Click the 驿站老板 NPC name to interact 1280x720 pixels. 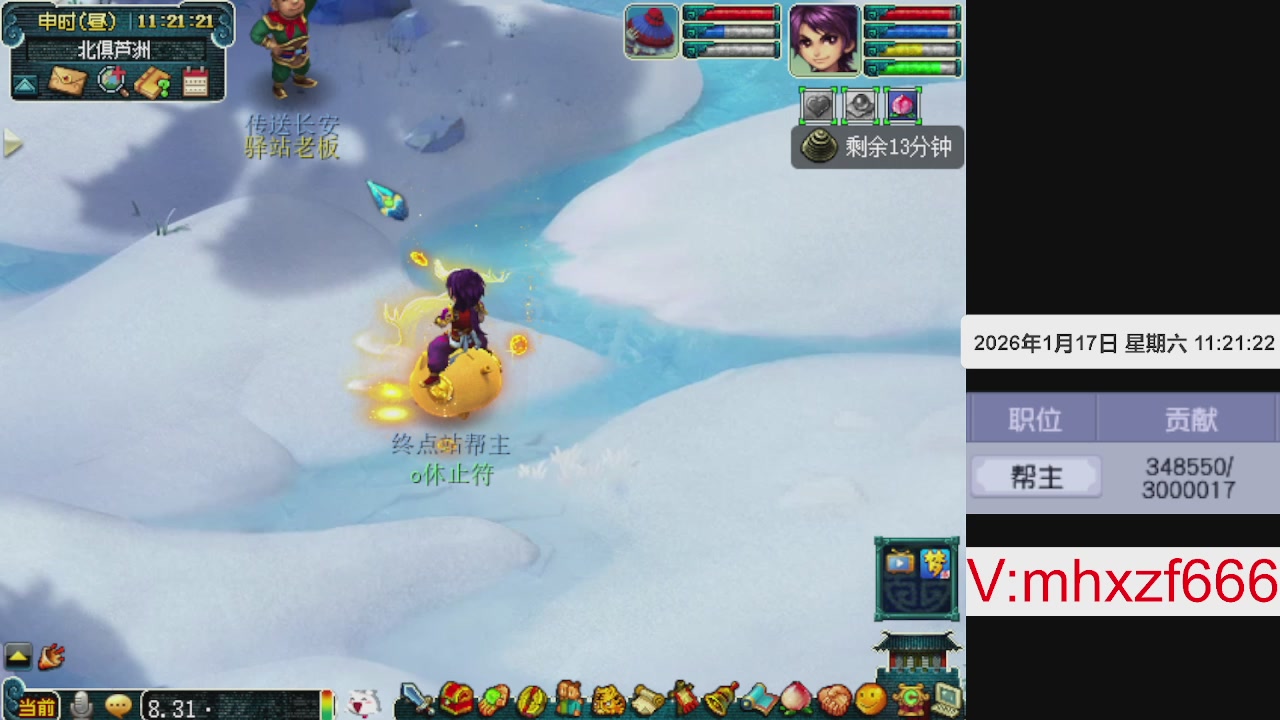(293, 148)
